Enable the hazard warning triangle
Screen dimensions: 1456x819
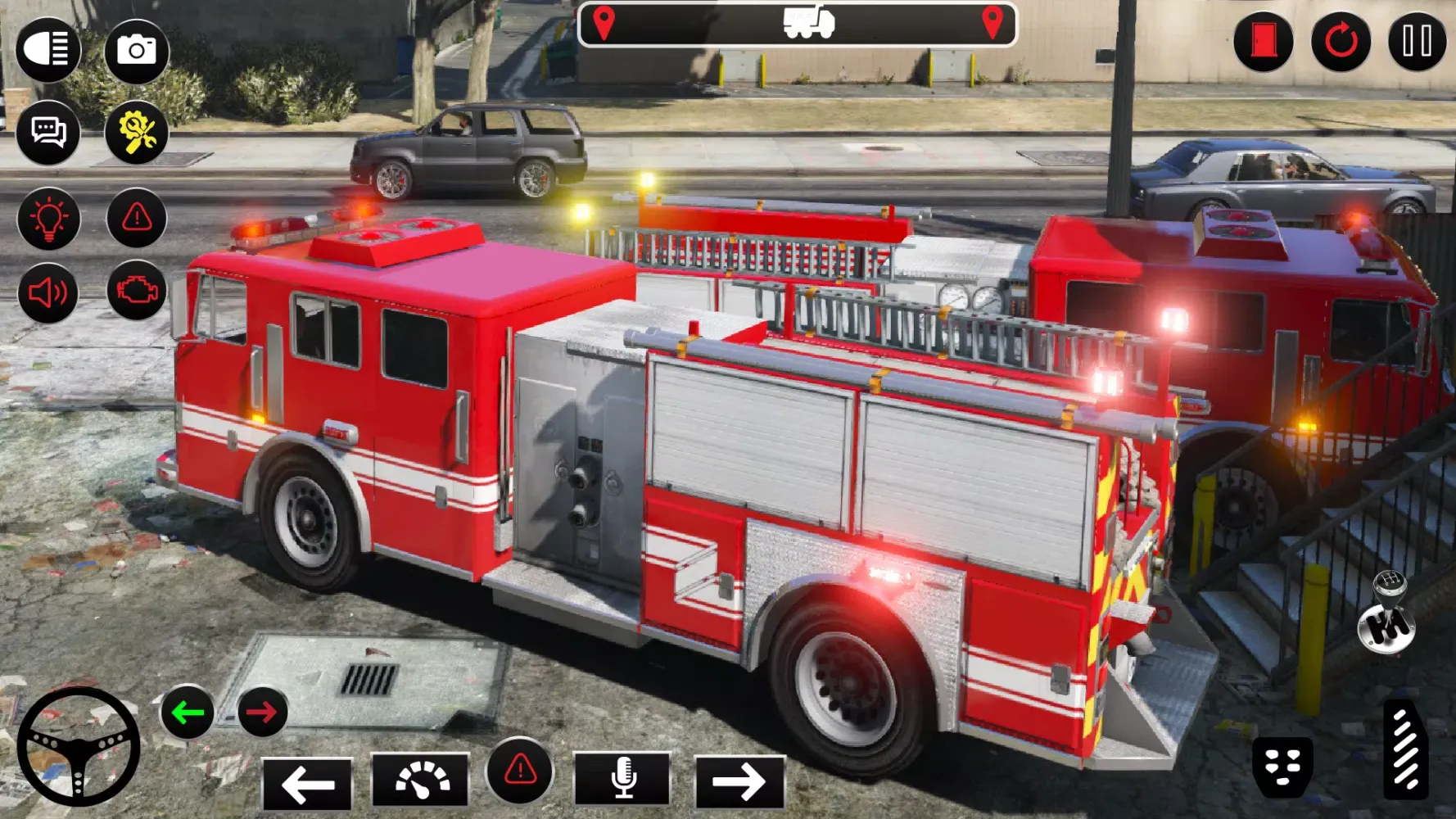coord(138,219)
